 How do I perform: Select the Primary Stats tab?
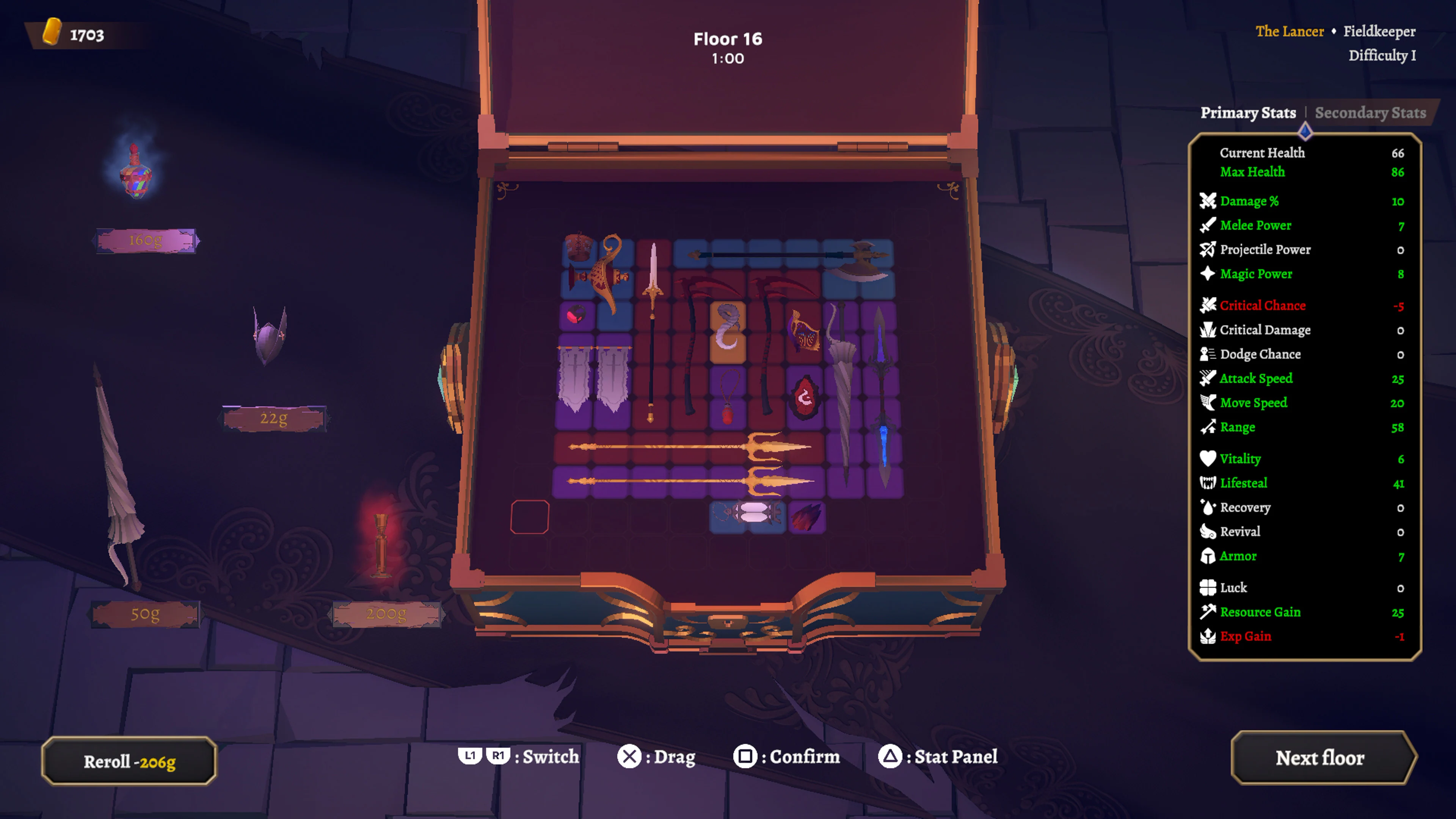1249,113
